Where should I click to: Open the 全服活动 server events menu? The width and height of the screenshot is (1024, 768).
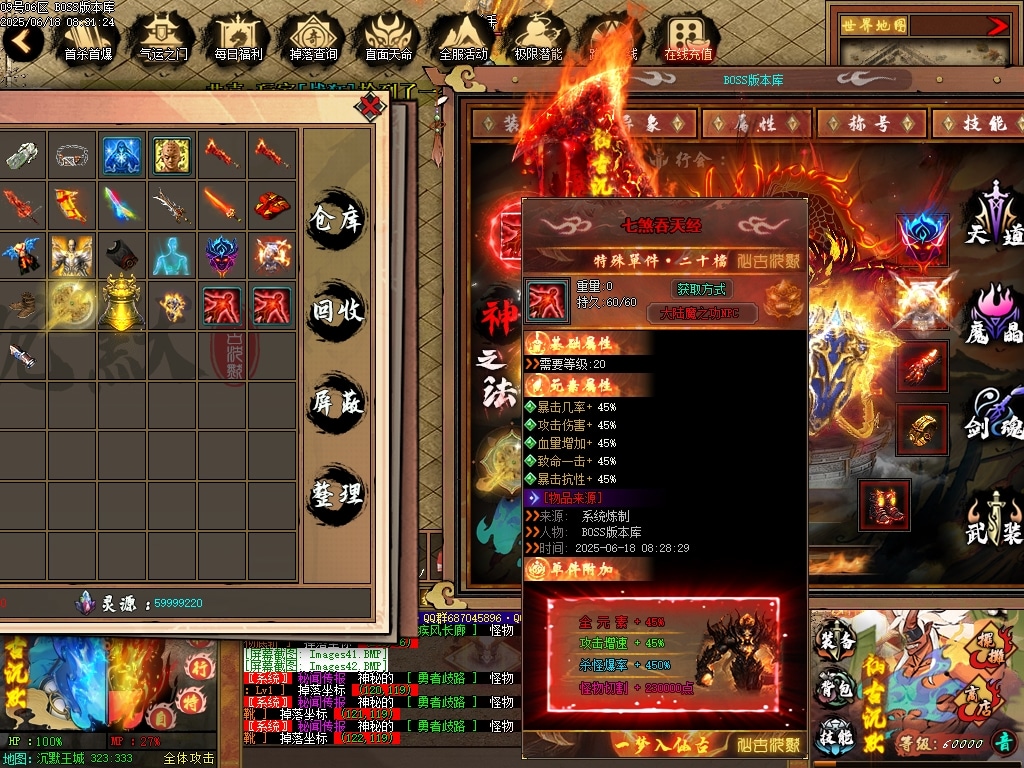[x=463, y=38]
